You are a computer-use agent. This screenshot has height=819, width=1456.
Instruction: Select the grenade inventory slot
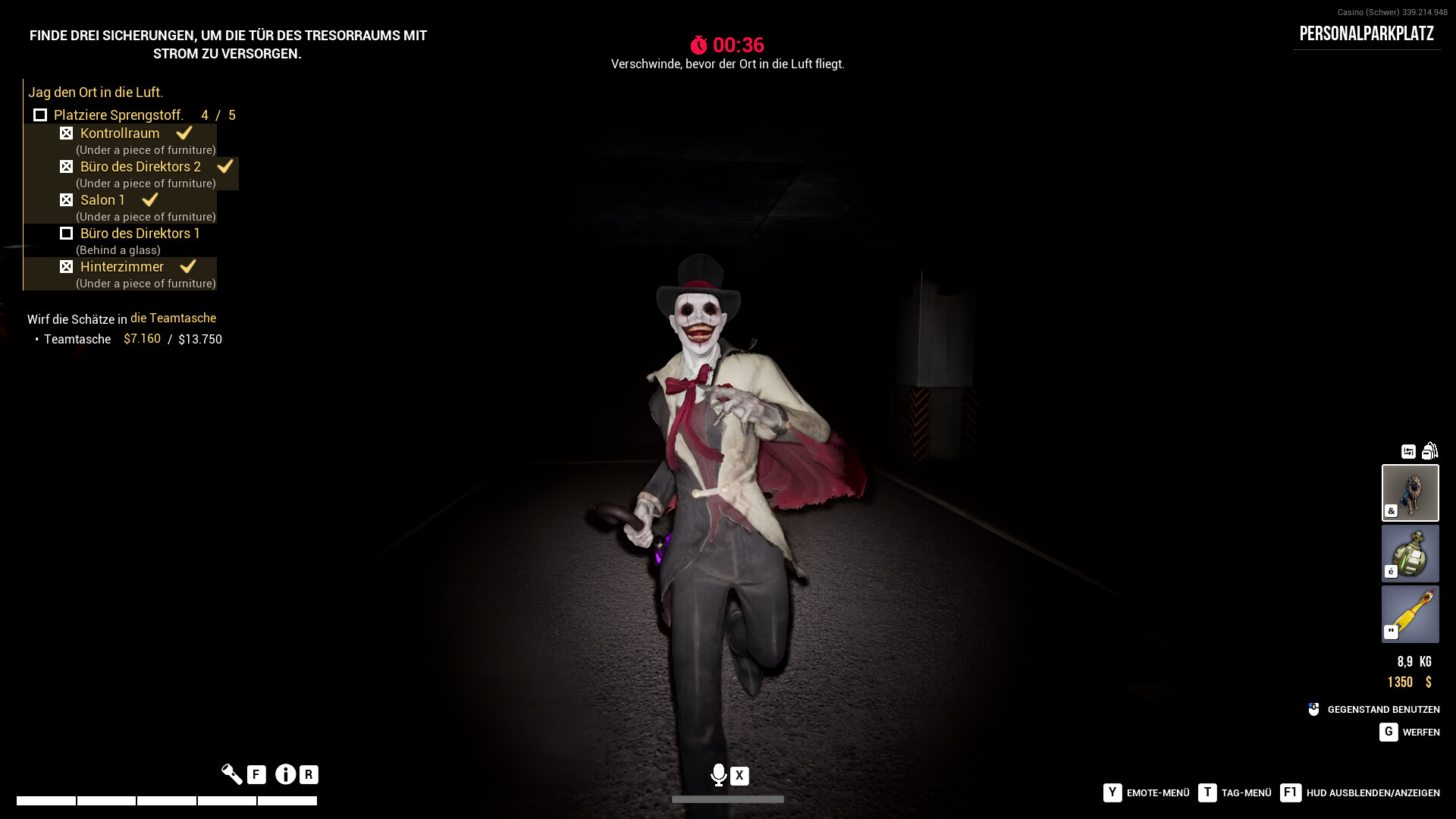pyautogui.click(x=1410, y=553)
